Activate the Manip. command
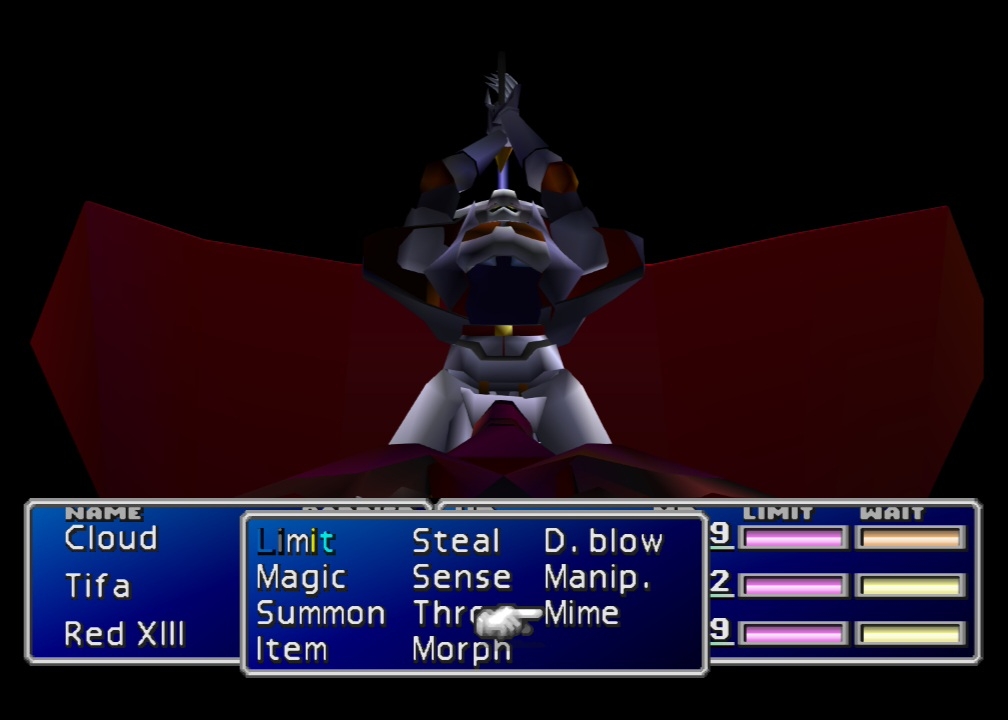Image resolution: width=1008 pixels, height=720 pixels. [x=597, y=577]
